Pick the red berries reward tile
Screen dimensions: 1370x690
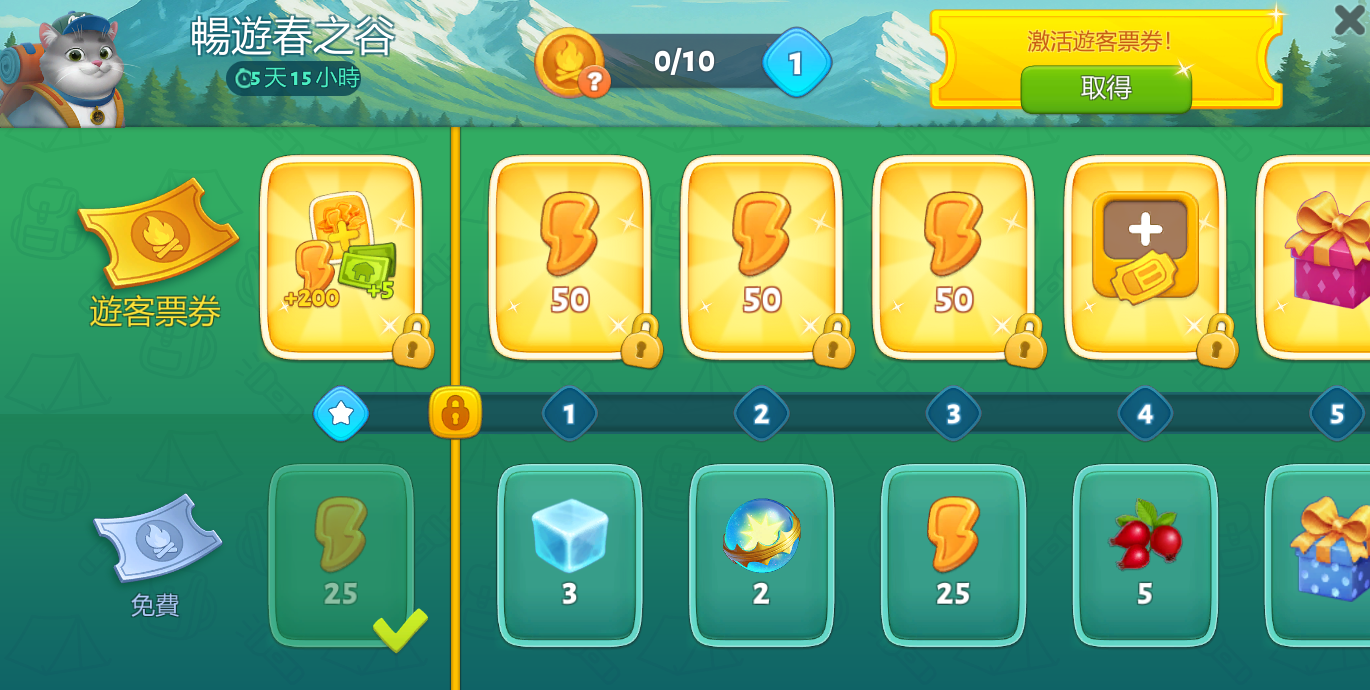pos(1145,555)
